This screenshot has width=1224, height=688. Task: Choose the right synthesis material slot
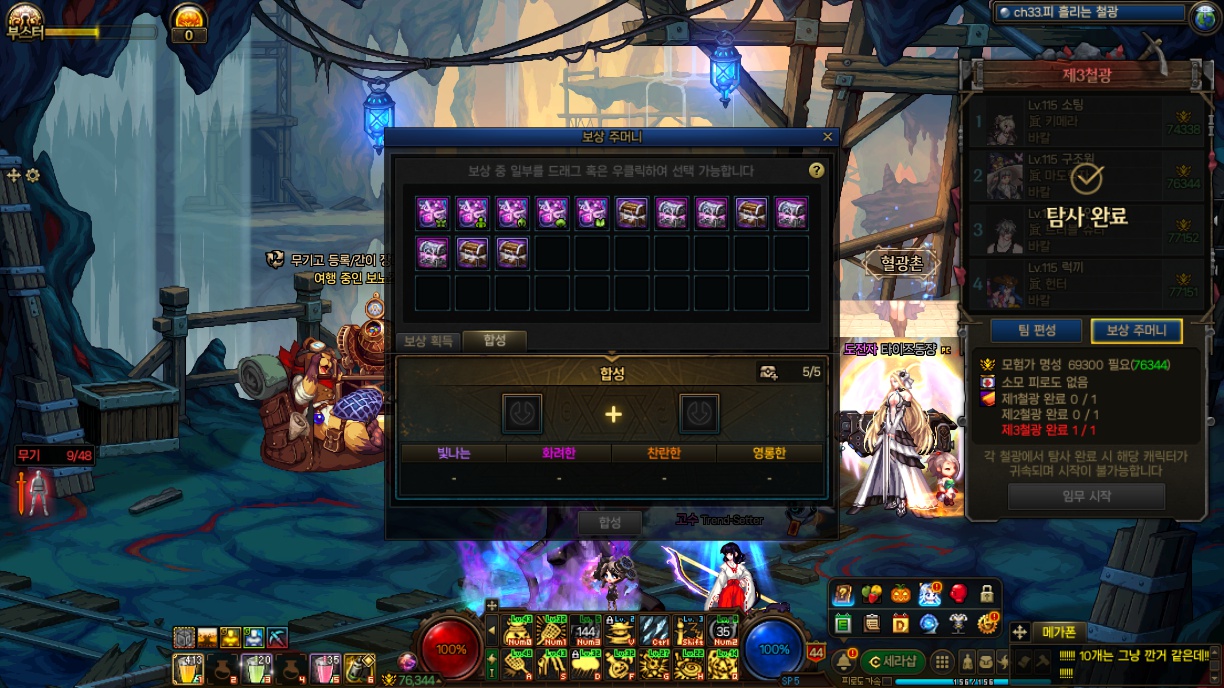coord(699,413)
